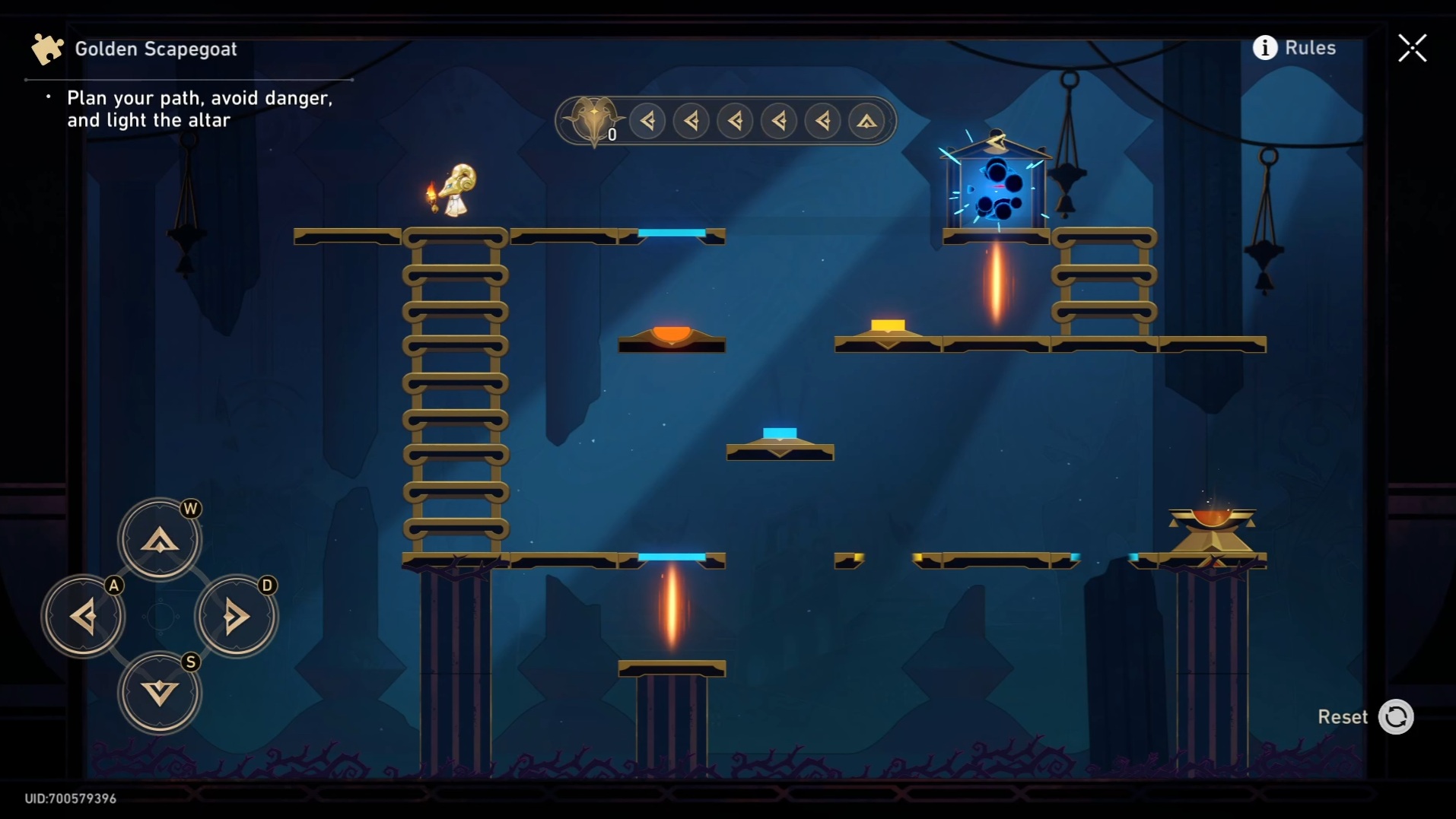Tap the down arrow movement button
Image resolution: width=1456 pixels, height=819 pixels.
point(160,693)
